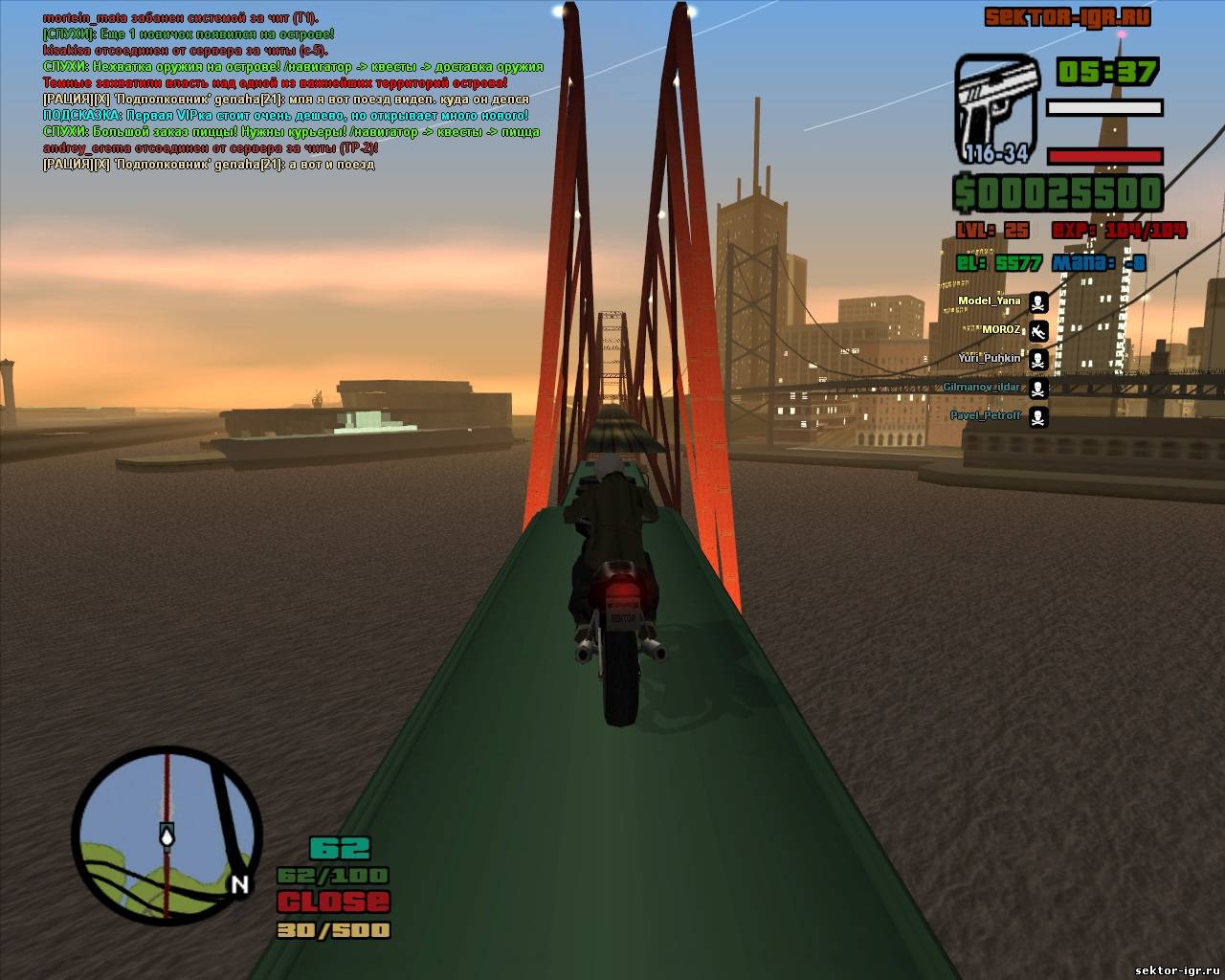Select the Yuri_Puhkin kill feed entry
Image resolution: width=1225 pixels, height=980 pixels.
tap(990, 359)
